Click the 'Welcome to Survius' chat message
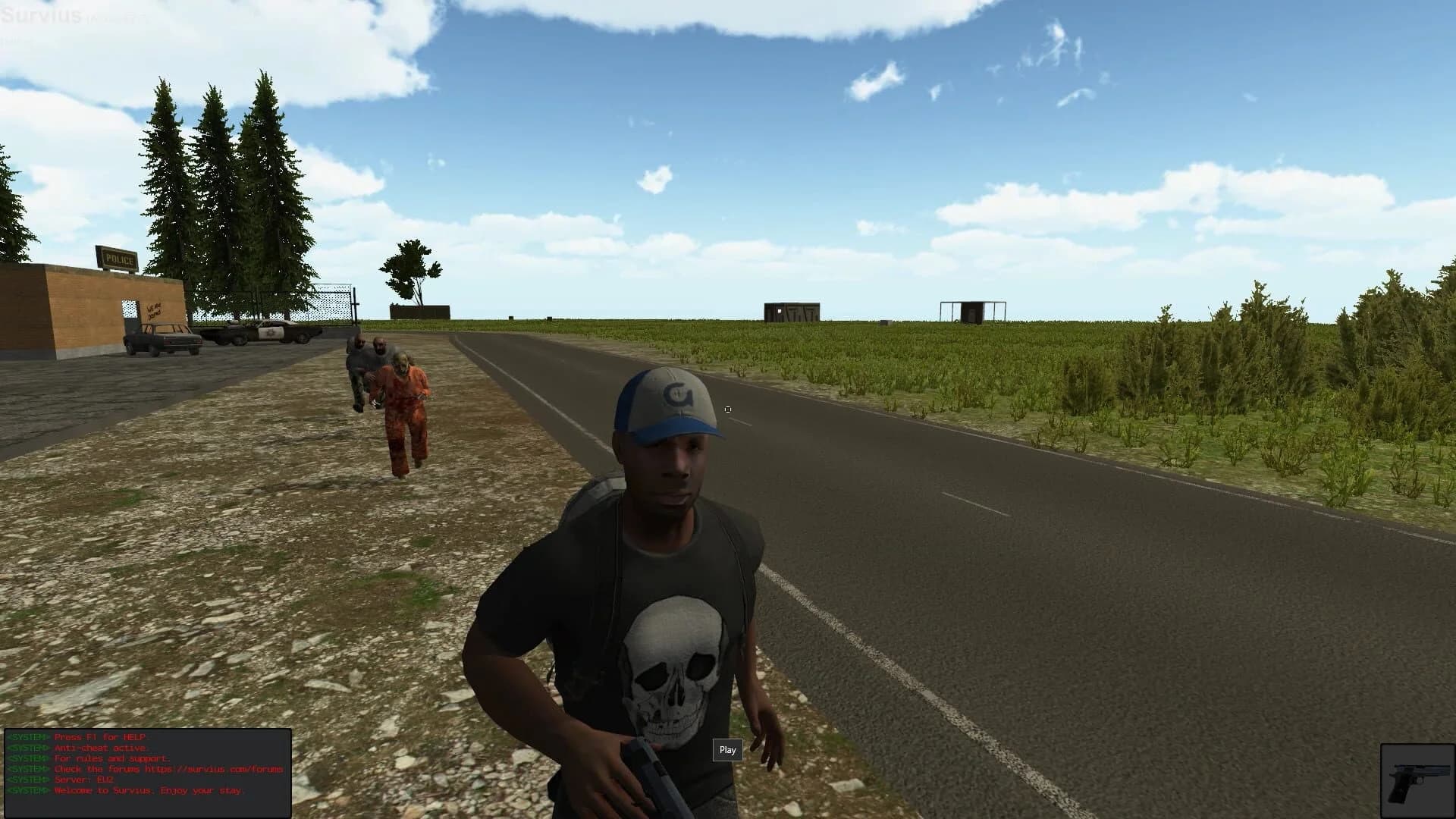The height and width of the screenshot is (819, 1456). pyautogui.click(x=149, y=789)
